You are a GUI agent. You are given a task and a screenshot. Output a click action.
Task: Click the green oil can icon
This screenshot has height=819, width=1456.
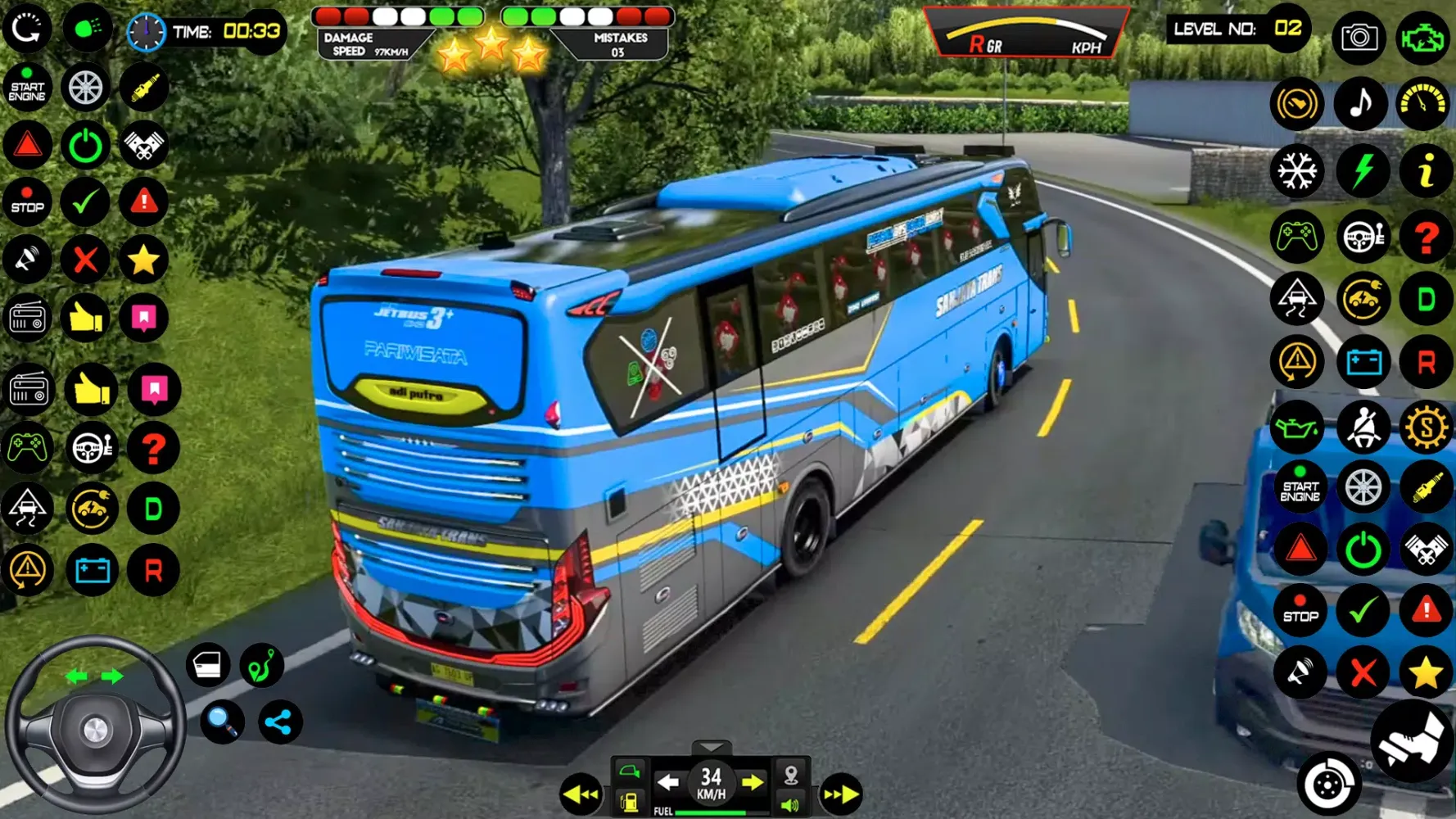(x=1297, y=427)
